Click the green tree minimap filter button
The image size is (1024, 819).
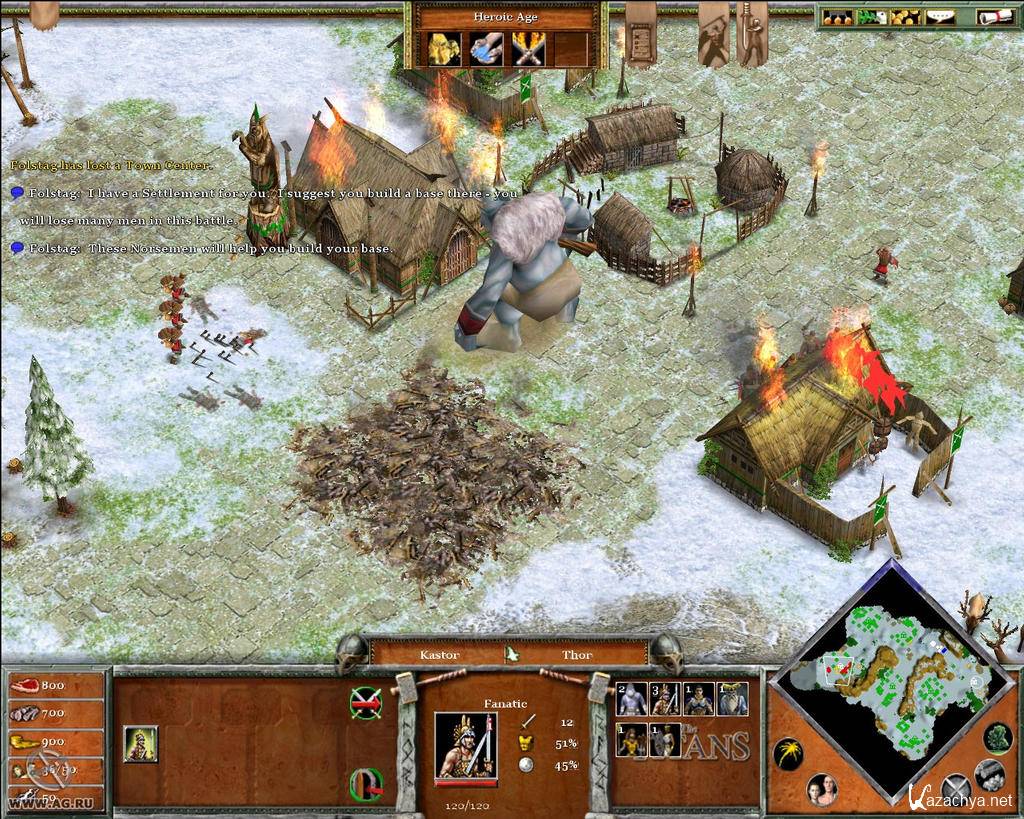click(997, 737)
